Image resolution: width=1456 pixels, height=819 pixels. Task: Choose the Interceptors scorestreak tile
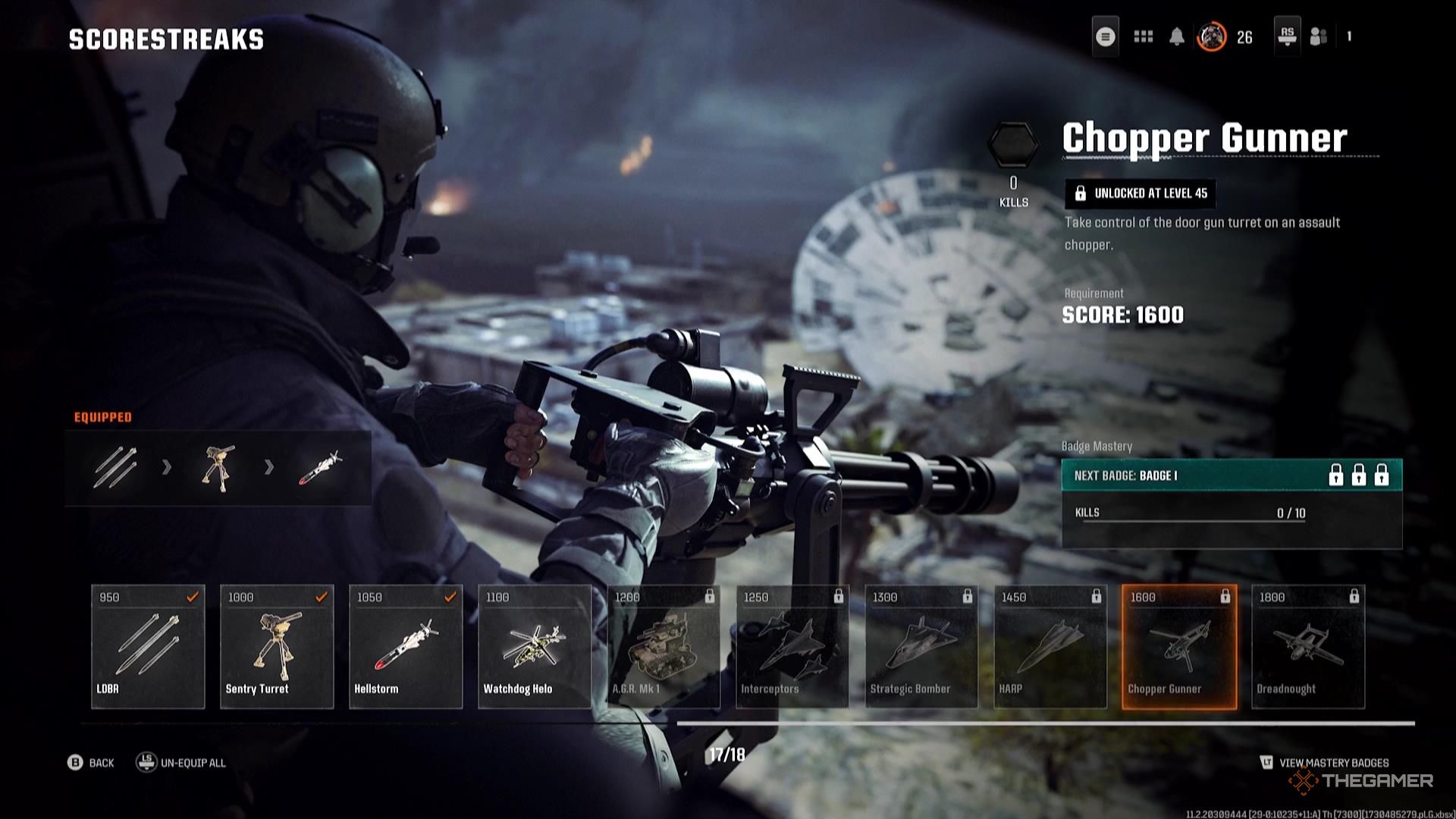[792, 646]
